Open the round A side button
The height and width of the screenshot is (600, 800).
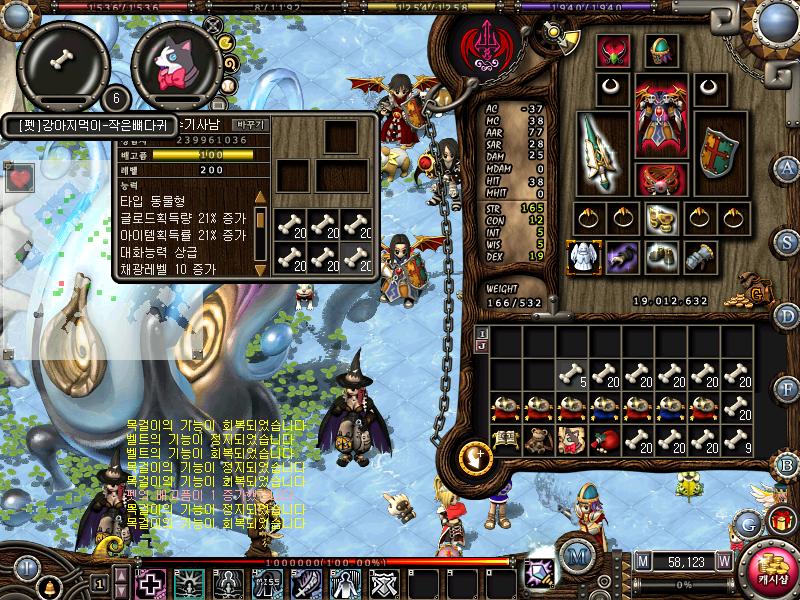pos(787,167)
